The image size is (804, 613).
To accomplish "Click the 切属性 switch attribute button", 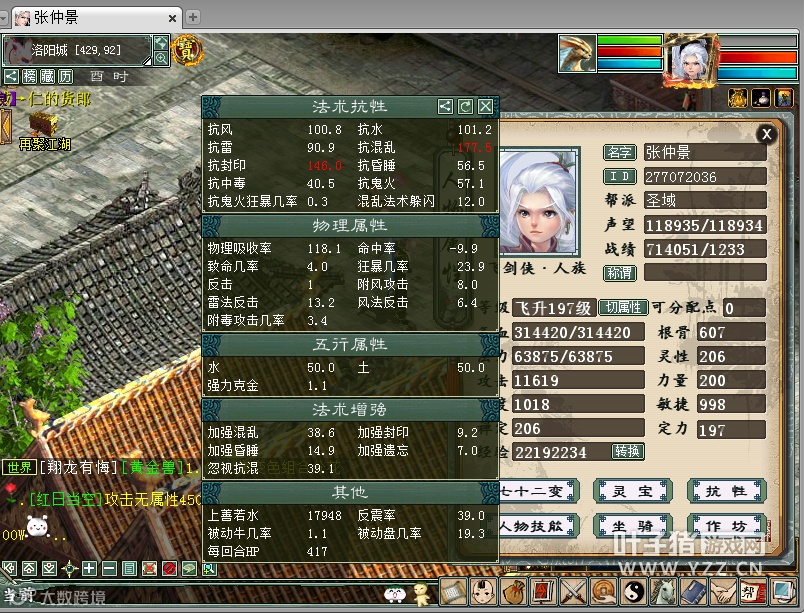I will click(624, 308).
